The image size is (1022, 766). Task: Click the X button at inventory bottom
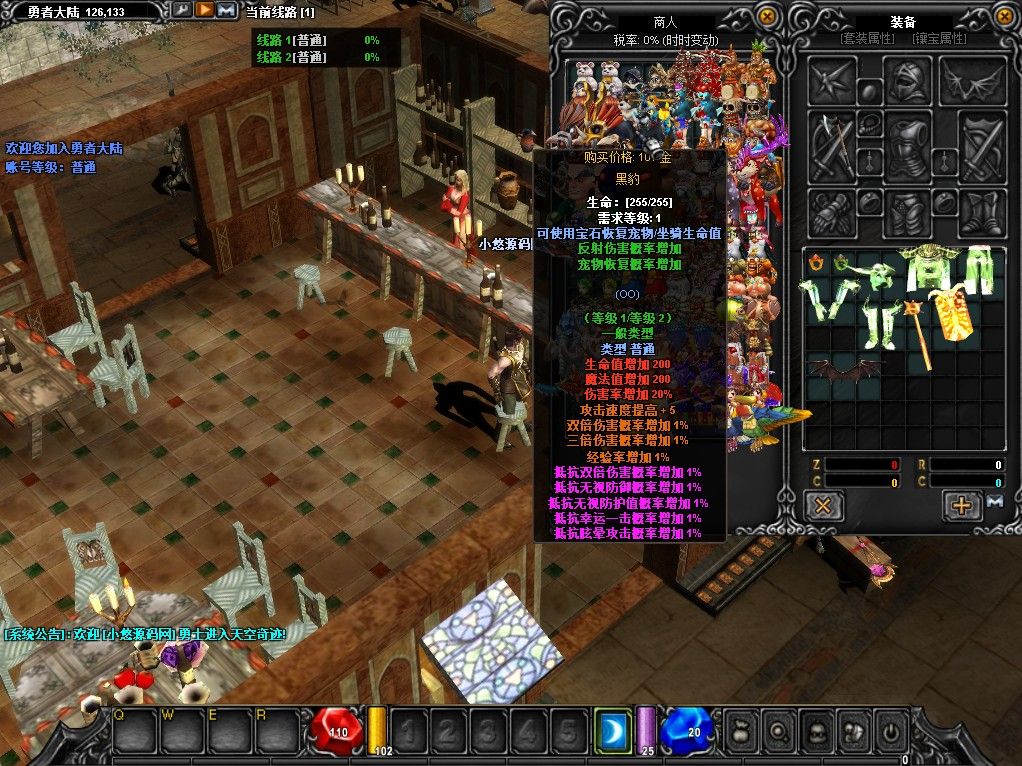pyautogui.click(x=824, y=505)
